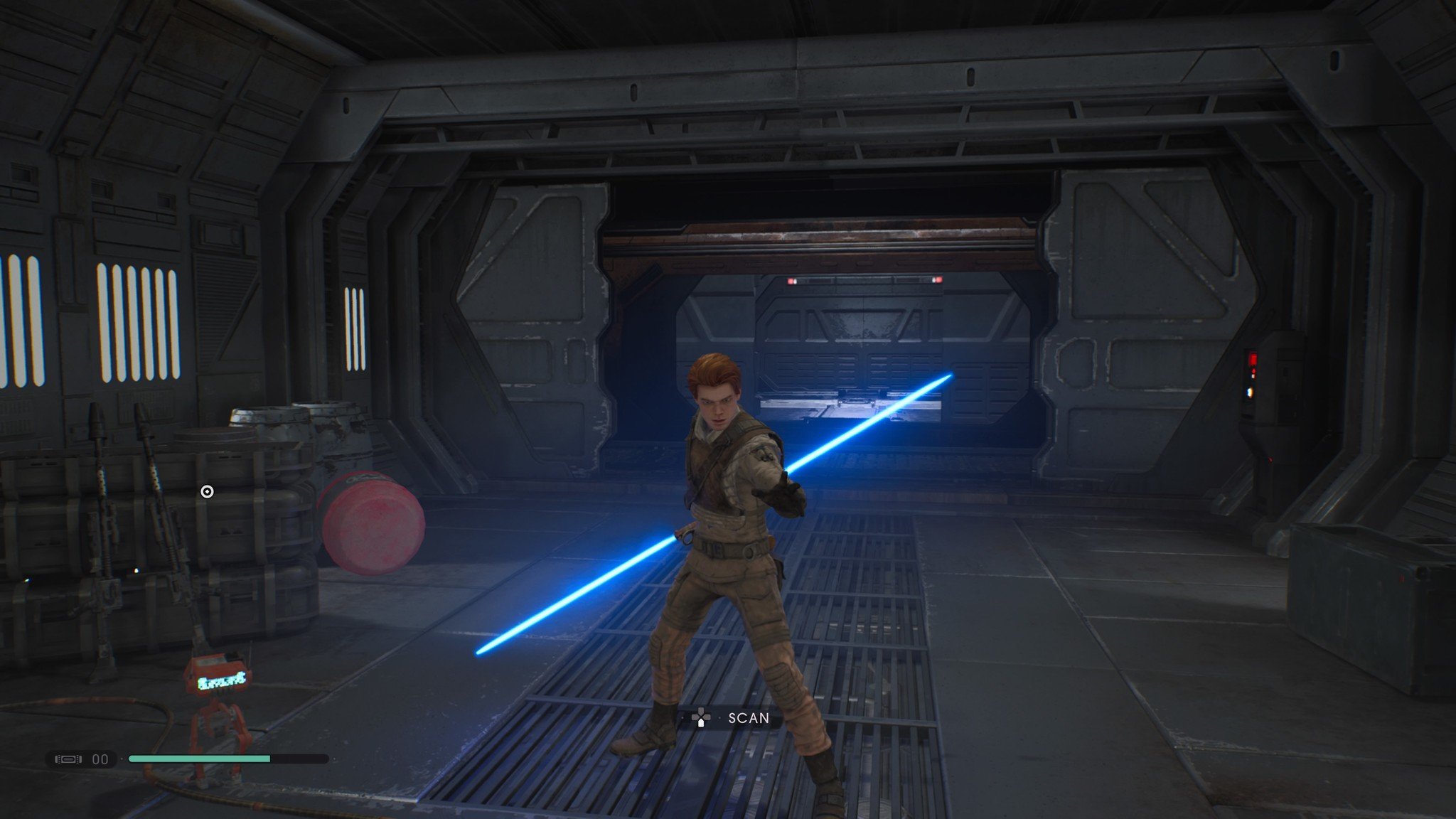Click the small dot left of health bar
Viewport: 1456px width, 819px height.
tap(122, 759)
